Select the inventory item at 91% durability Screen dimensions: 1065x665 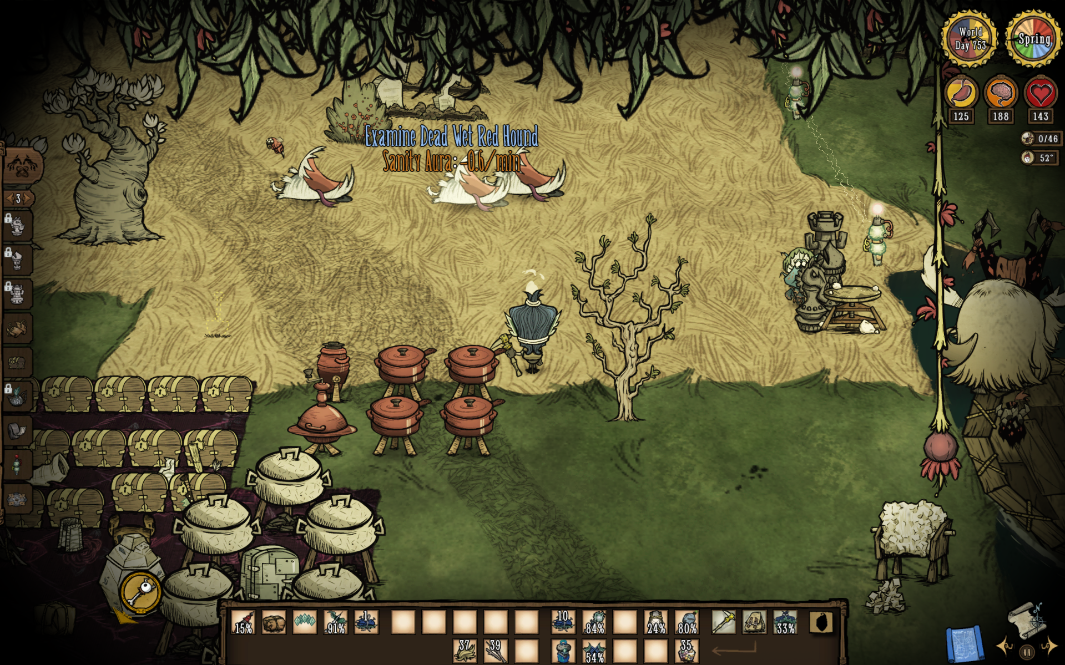[335, 622]
